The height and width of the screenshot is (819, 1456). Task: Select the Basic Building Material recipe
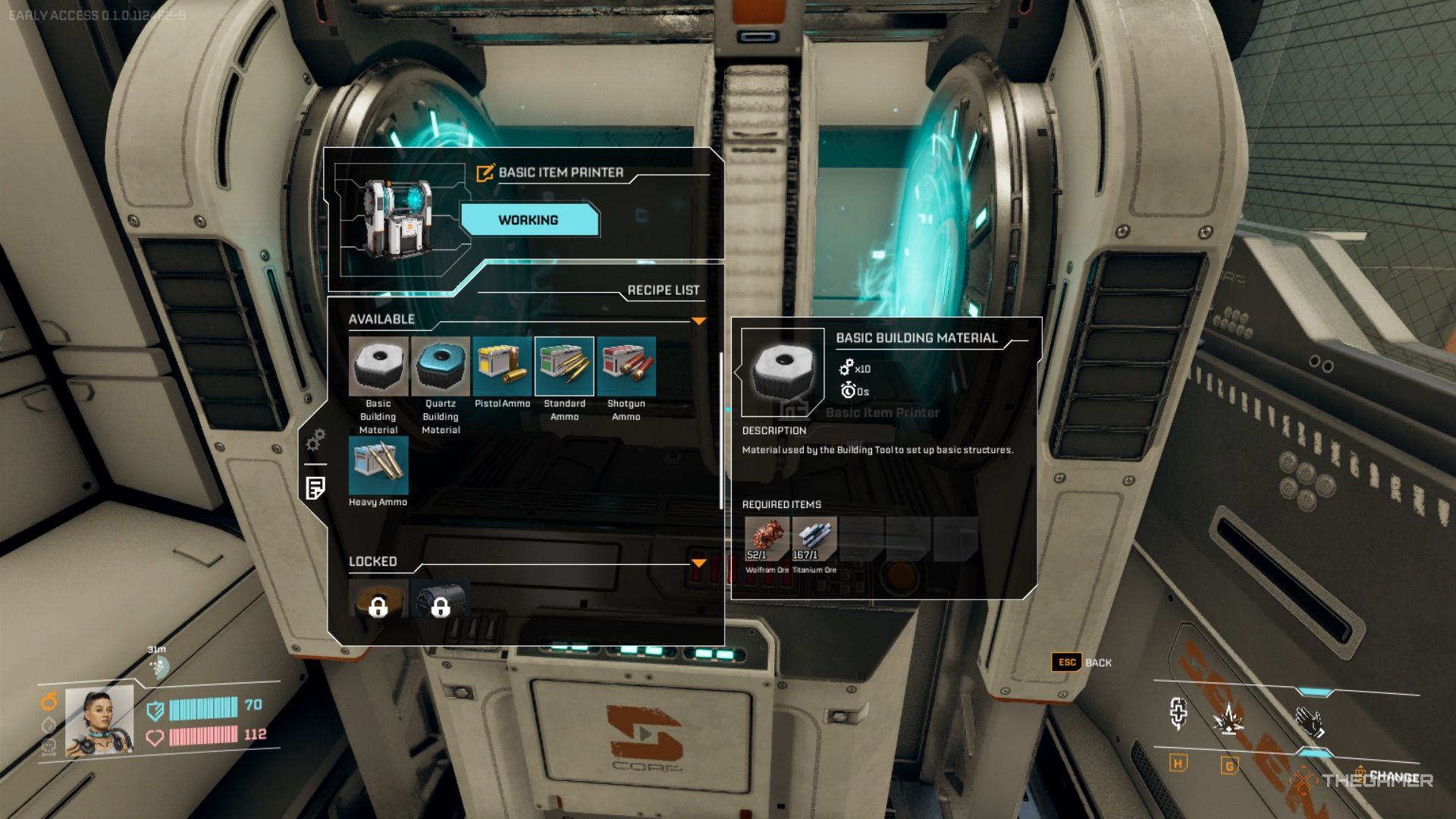378,367
